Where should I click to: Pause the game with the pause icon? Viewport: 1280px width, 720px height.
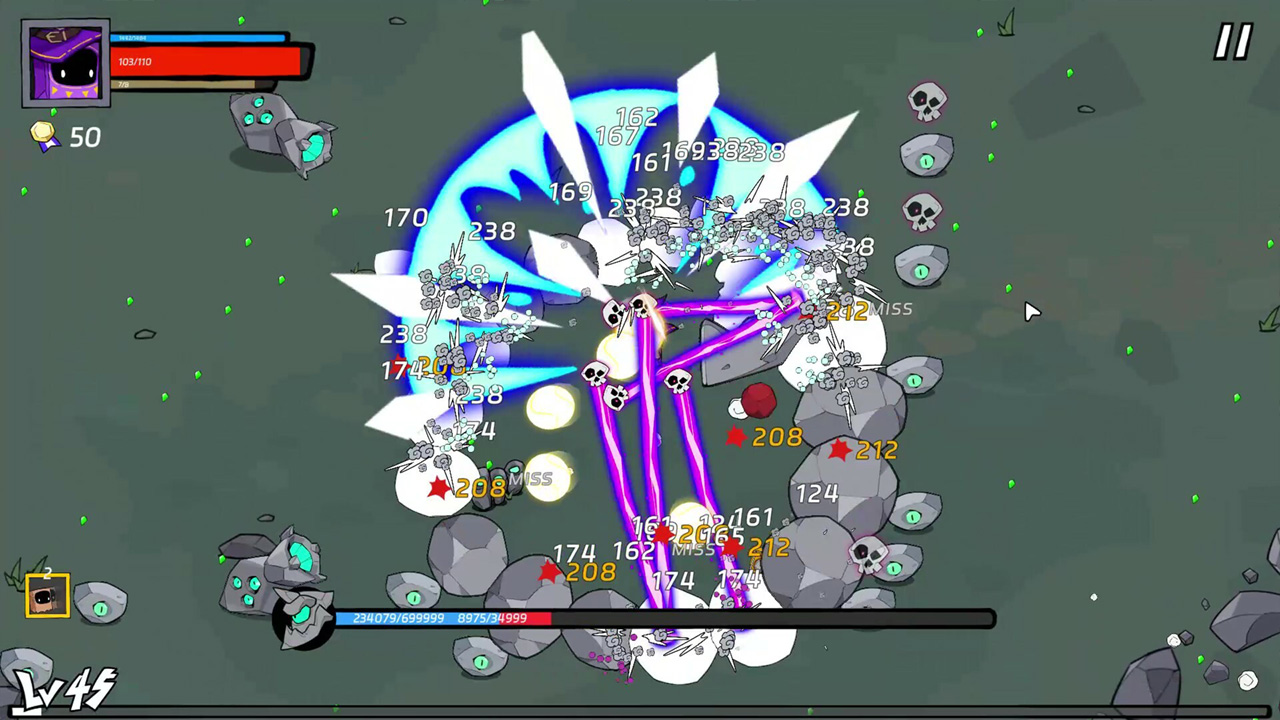click(1231, 42)
